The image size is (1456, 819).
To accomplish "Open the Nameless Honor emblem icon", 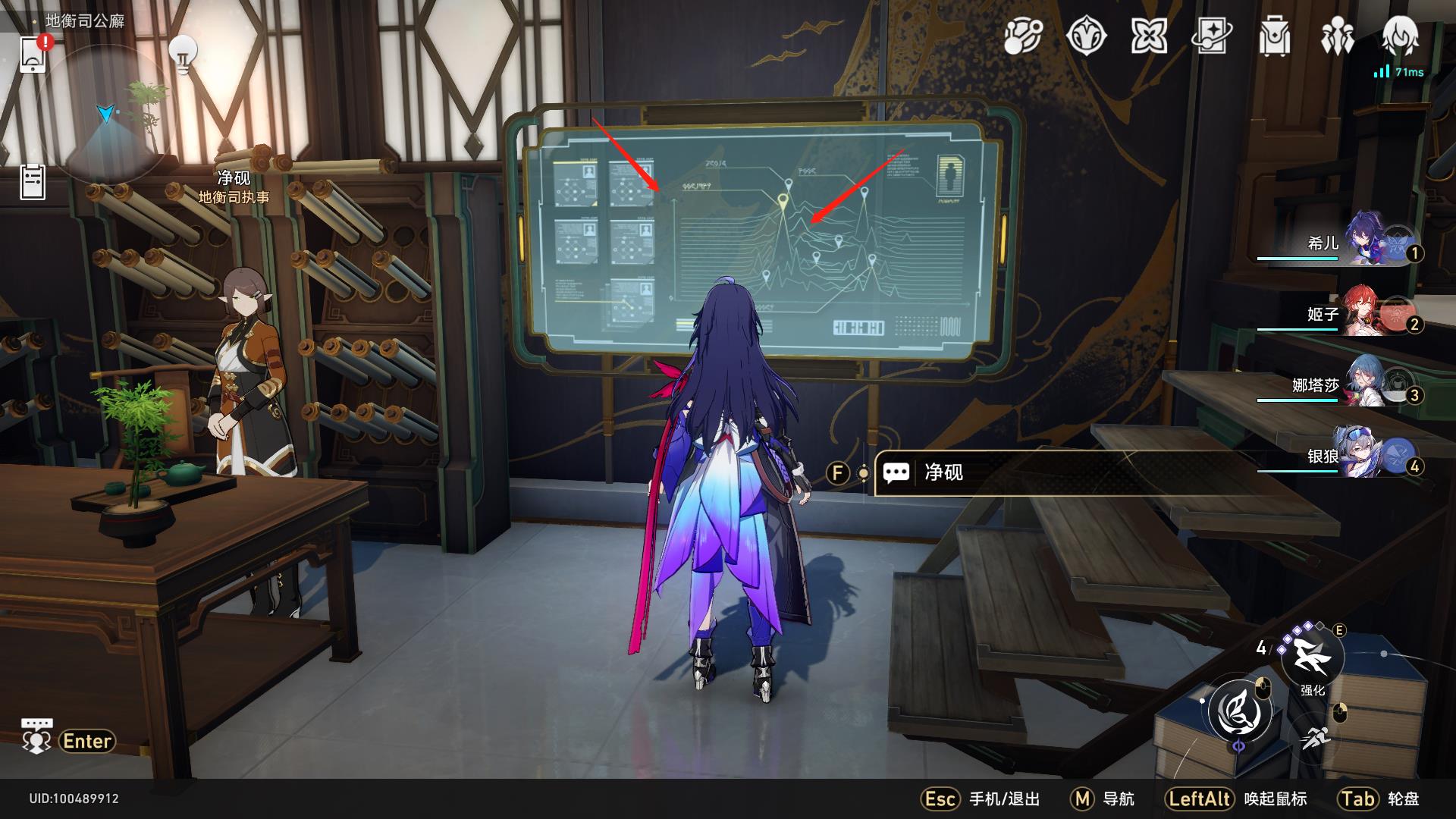I will point(1087,36).
